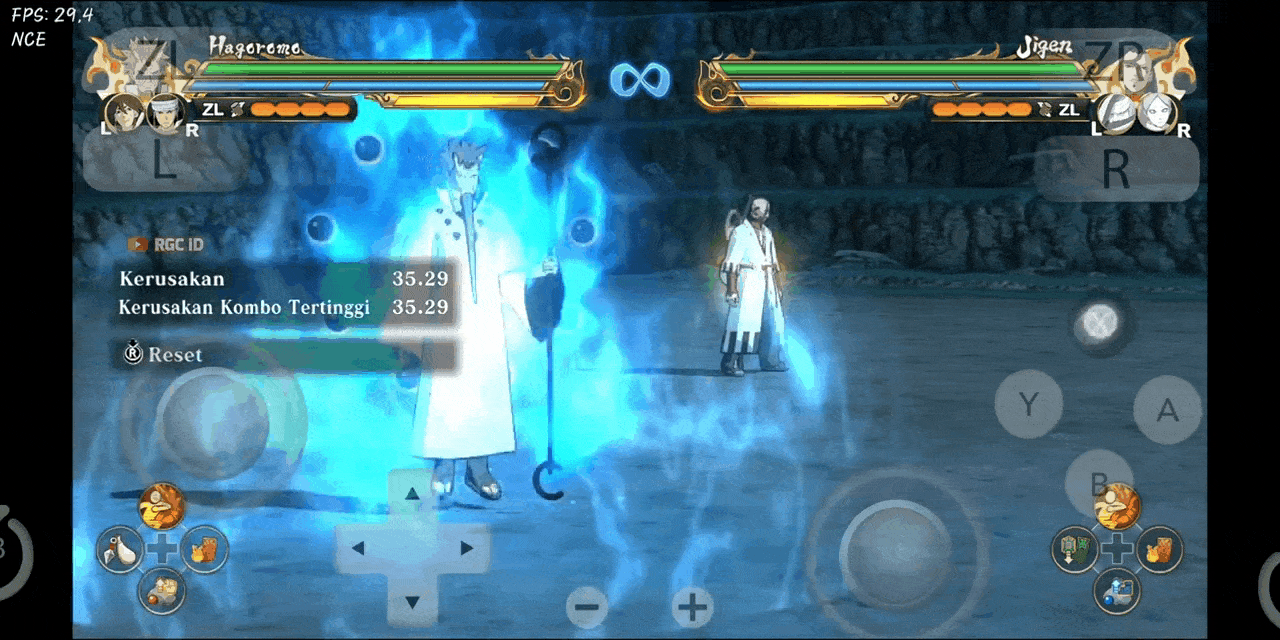1280x640 pixels.
Task: Select Jigen's green tag ninja tool icon
Action: pos(1075,549)
